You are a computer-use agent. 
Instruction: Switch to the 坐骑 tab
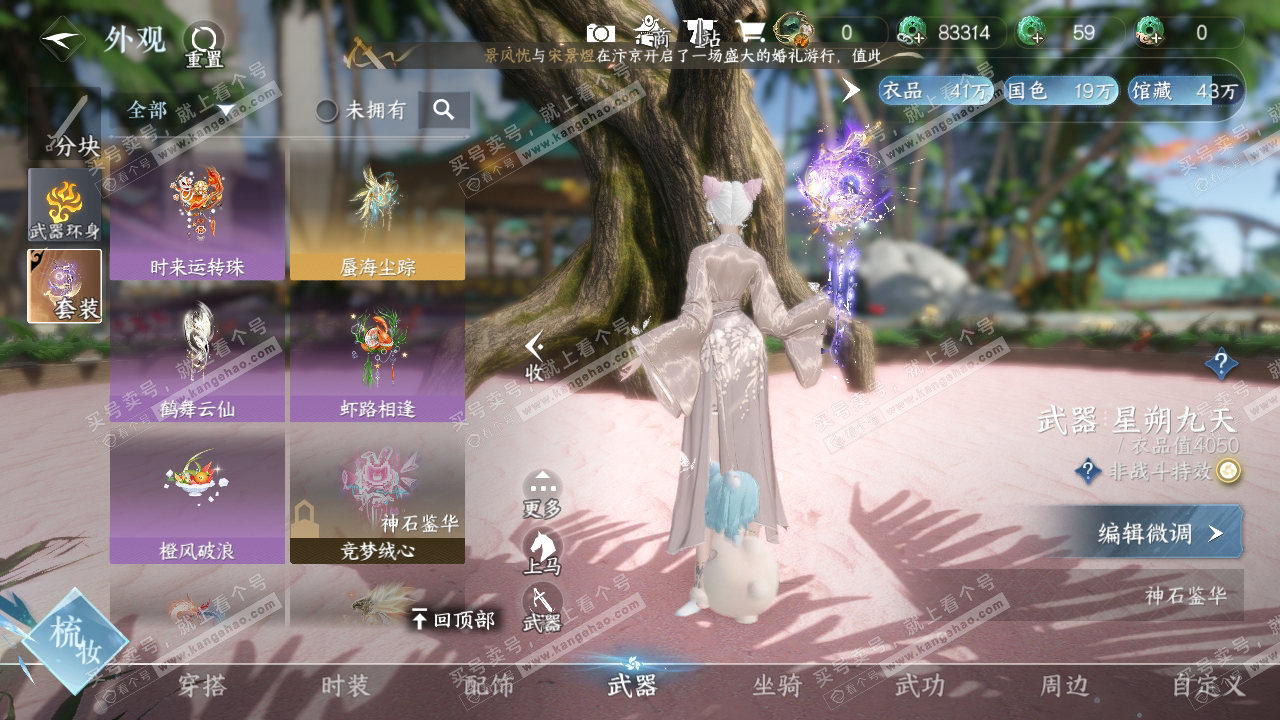(777, 686)
